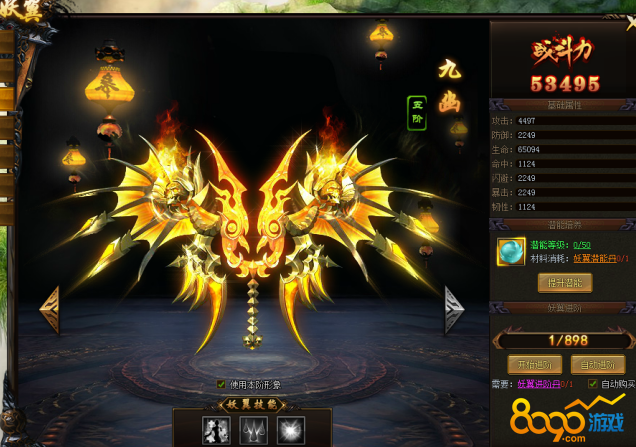Click the green 0/50 potential level link
Screen dimensions: 636x447
[x=580, y=244]
